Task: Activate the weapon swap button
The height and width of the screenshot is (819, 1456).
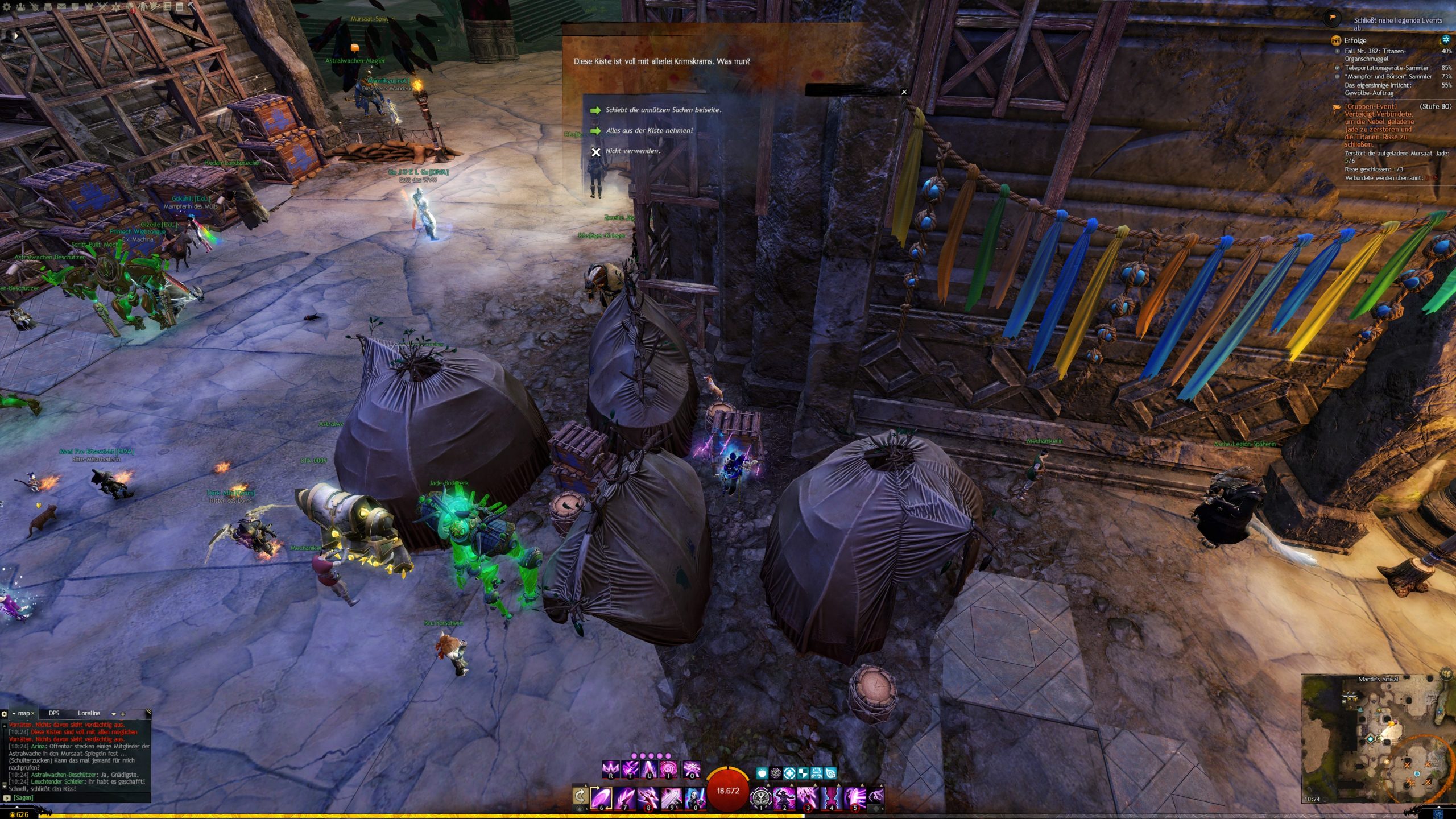Action: (580, 796)
